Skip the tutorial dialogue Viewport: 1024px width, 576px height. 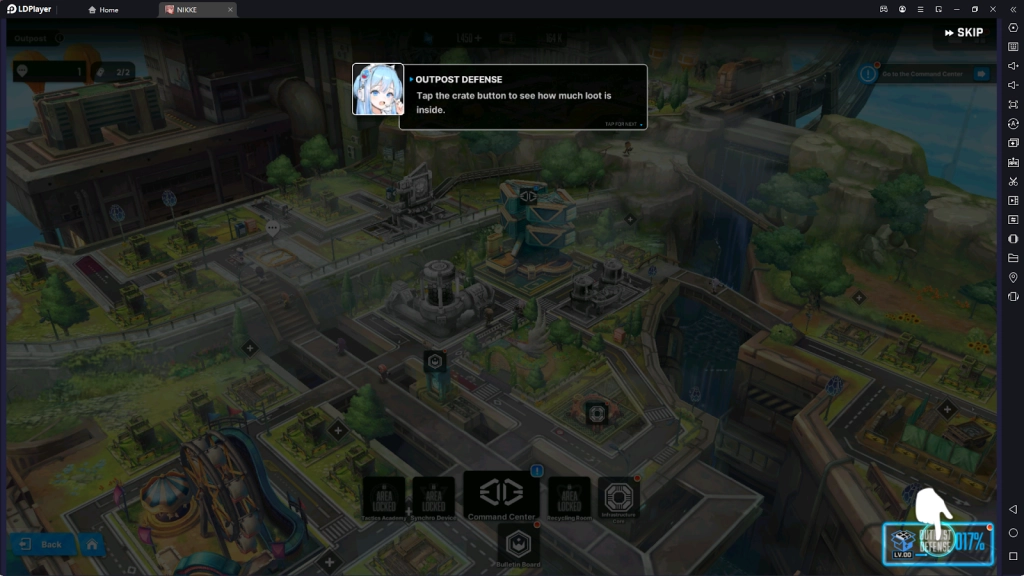963,33
